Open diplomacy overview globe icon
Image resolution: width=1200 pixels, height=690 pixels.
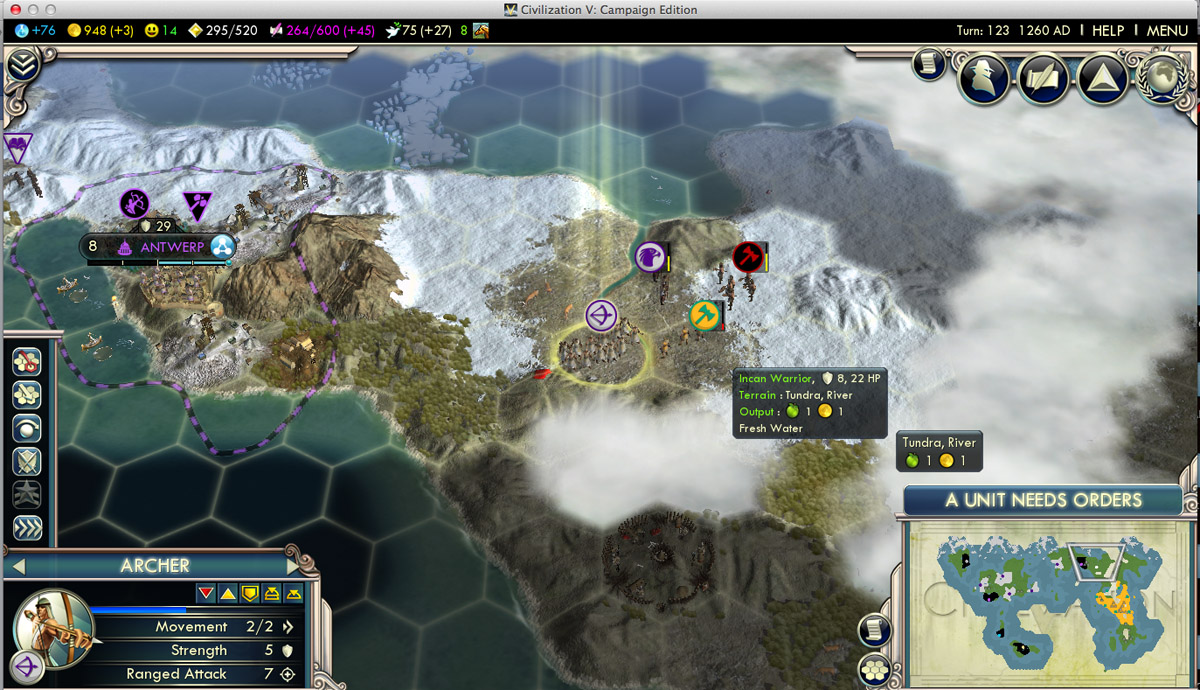[1160, 79]
